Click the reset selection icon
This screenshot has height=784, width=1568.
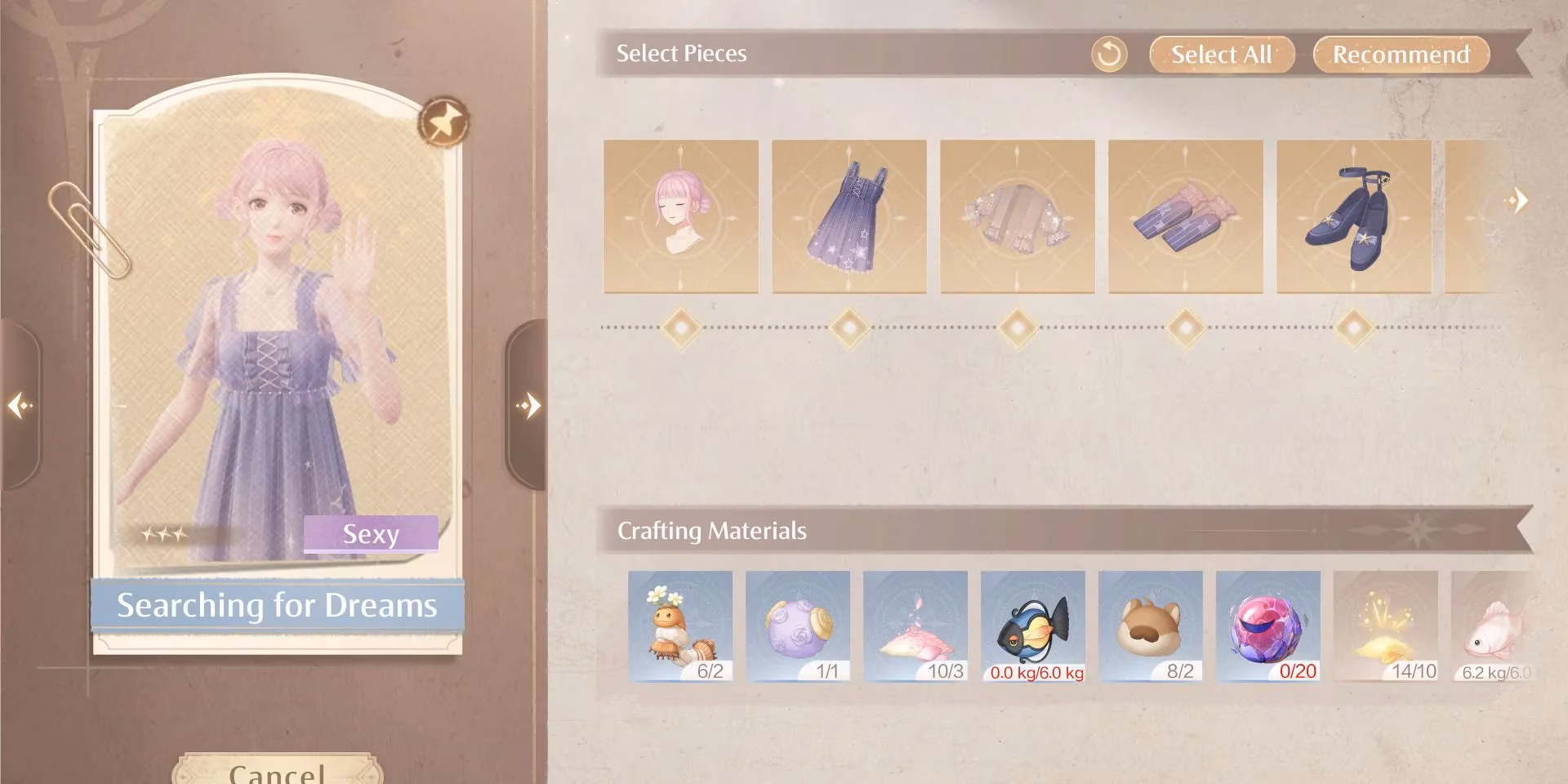point(1108,55)
